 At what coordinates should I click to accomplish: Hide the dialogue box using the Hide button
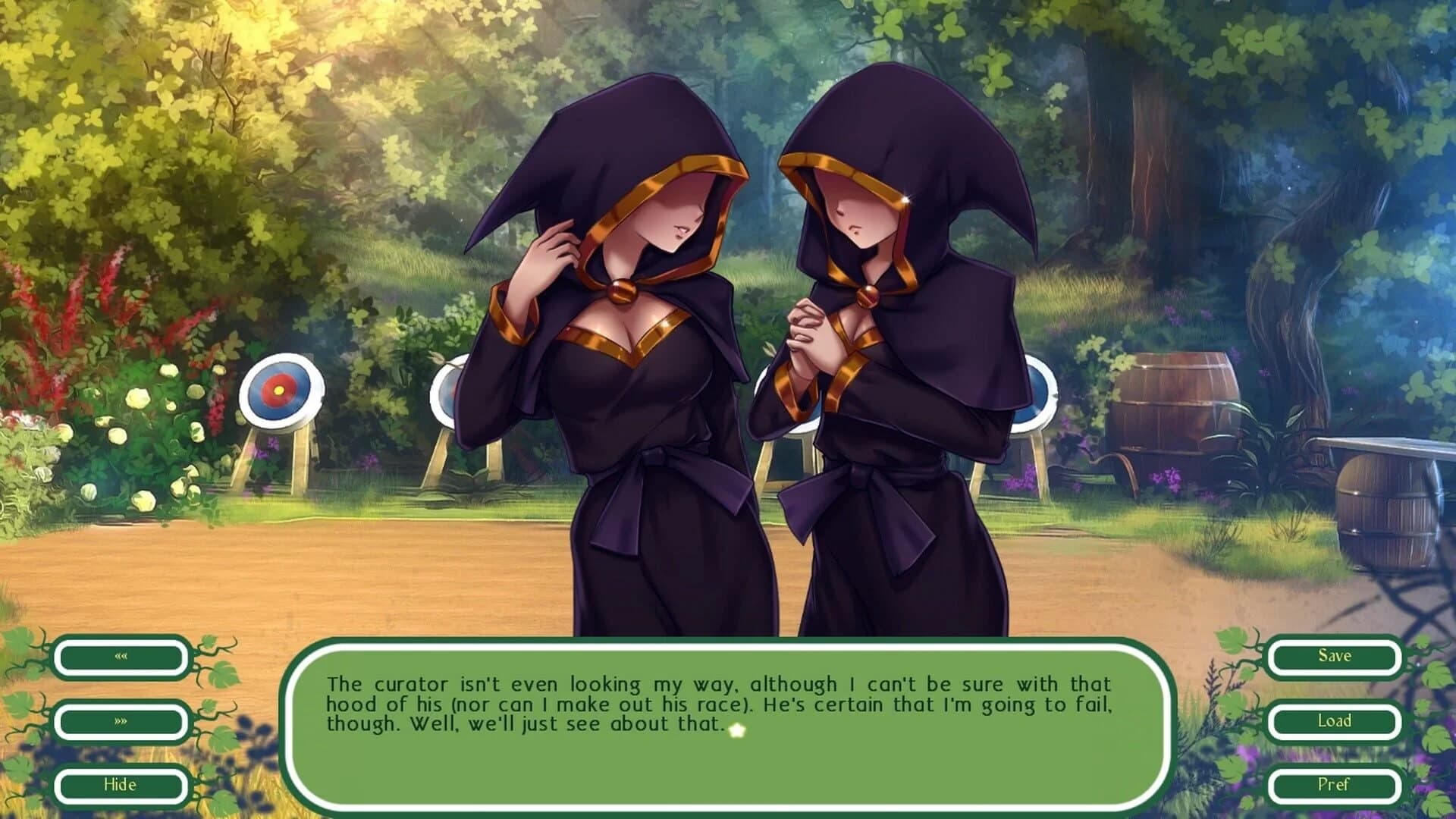click(x=120, y=786)
